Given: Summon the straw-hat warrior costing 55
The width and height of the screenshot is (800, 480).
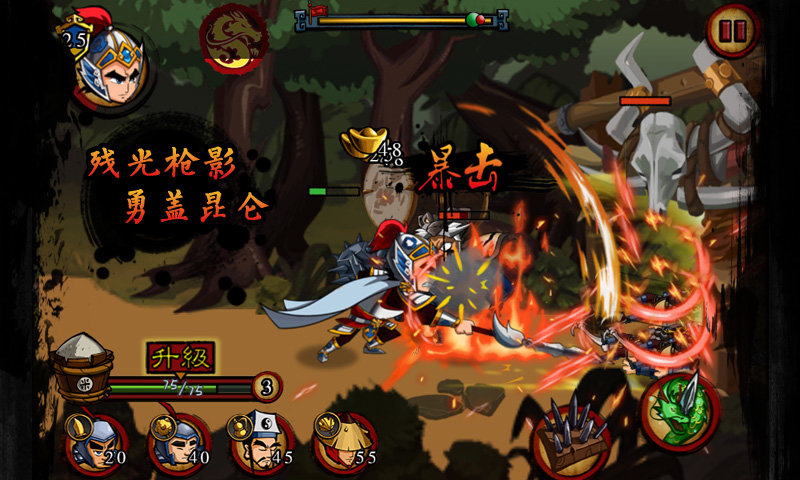Looking at the screenshot, I should pyautogui.click(x=345, y=443).
